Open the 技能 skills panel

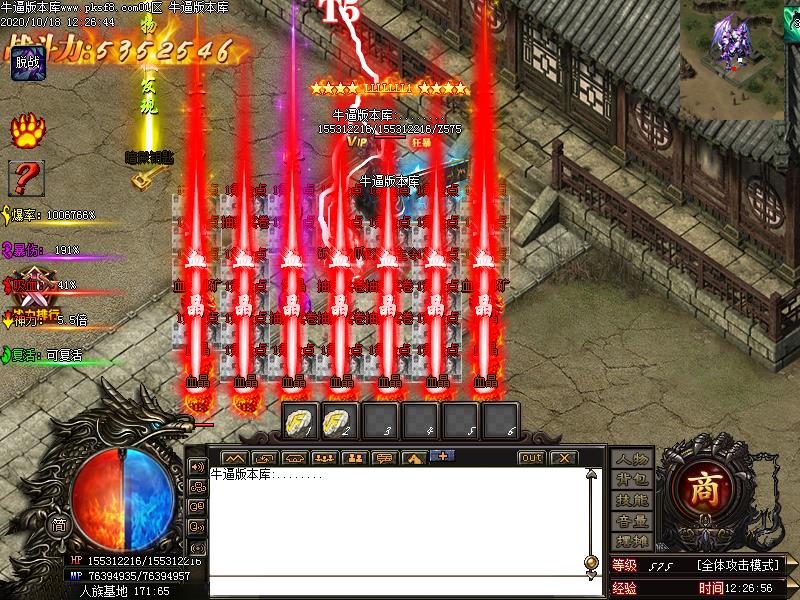click(632, 500)
